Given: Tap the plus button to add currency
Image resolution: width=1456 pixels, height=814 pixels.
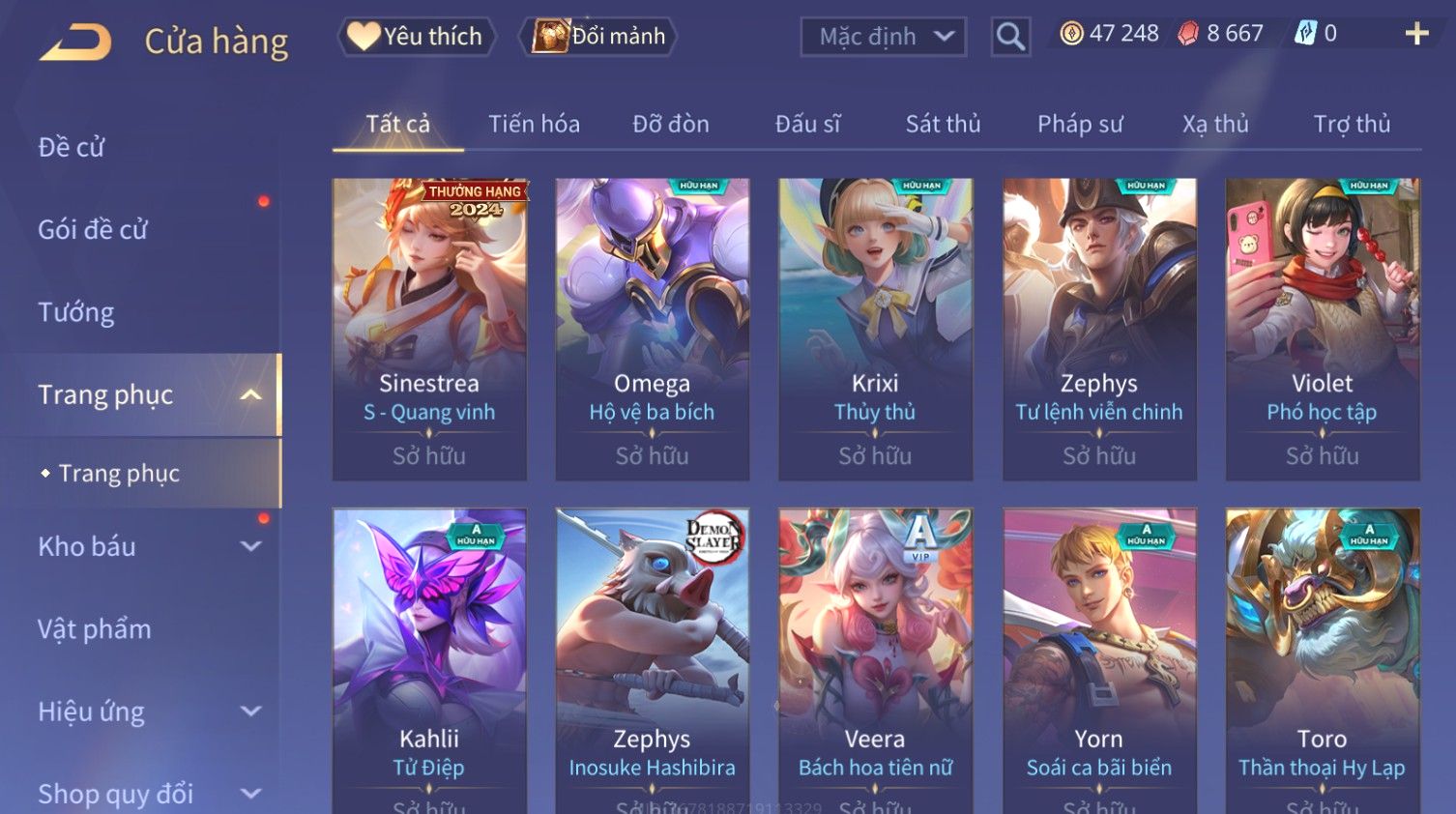Looking at the screenshot, I should [1416, 34].
